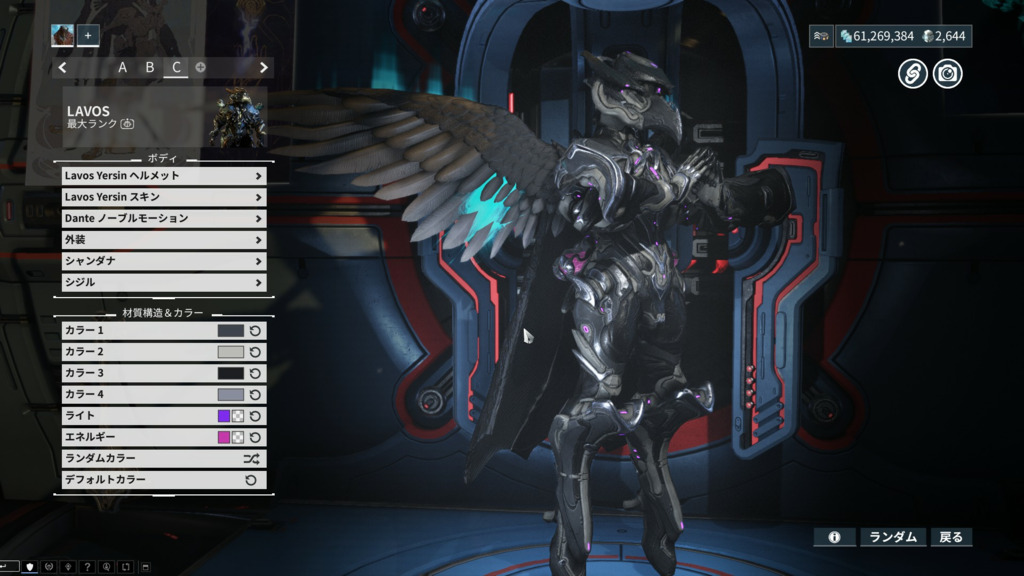Open the 外装 attachments menu
Image resolution: width=1024 pixels, height=576 pixels.
[163, 240]
